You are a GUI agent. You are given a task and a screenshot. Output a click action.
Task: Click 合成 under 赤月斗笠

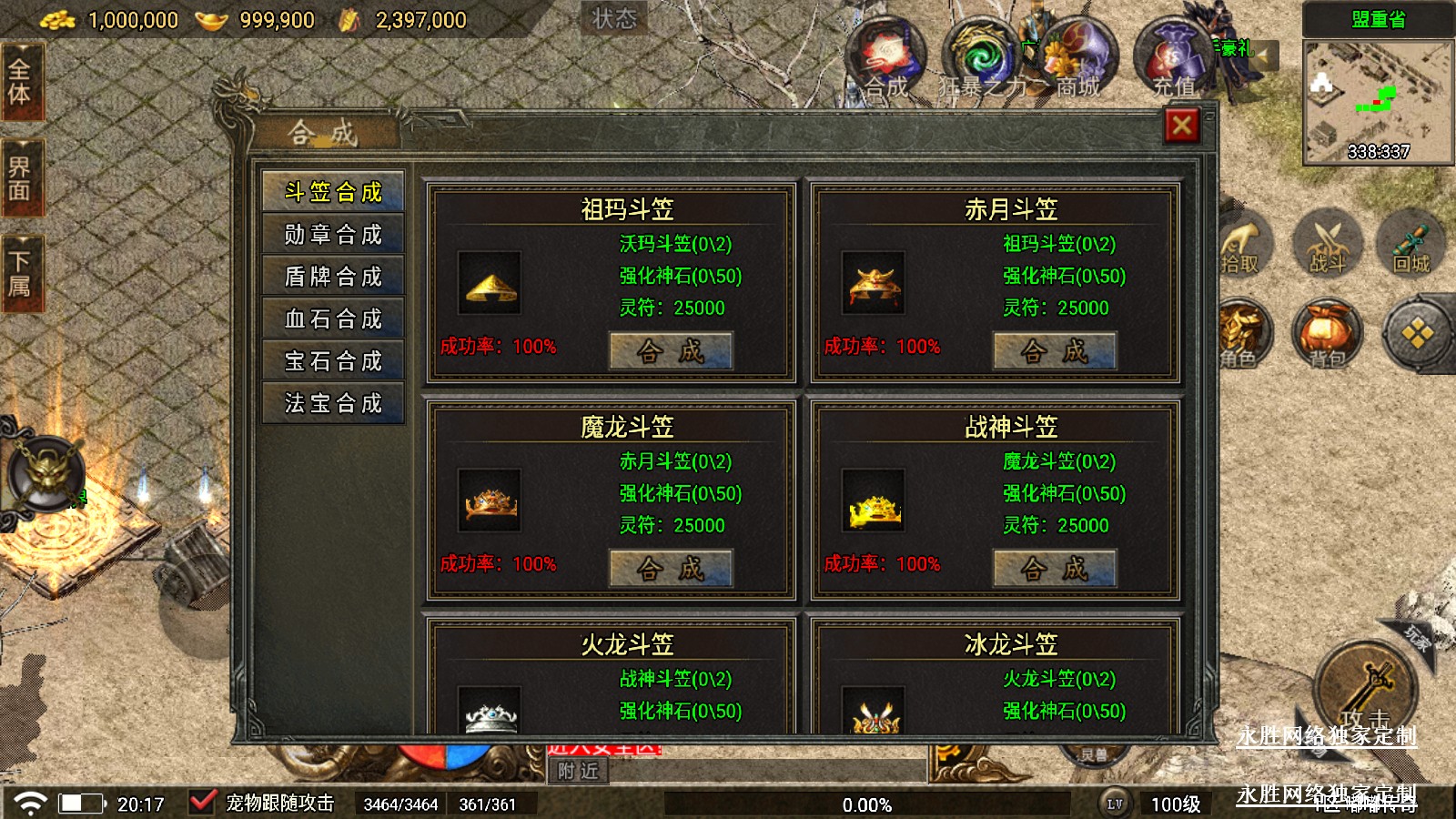(x=1054, y=351)
